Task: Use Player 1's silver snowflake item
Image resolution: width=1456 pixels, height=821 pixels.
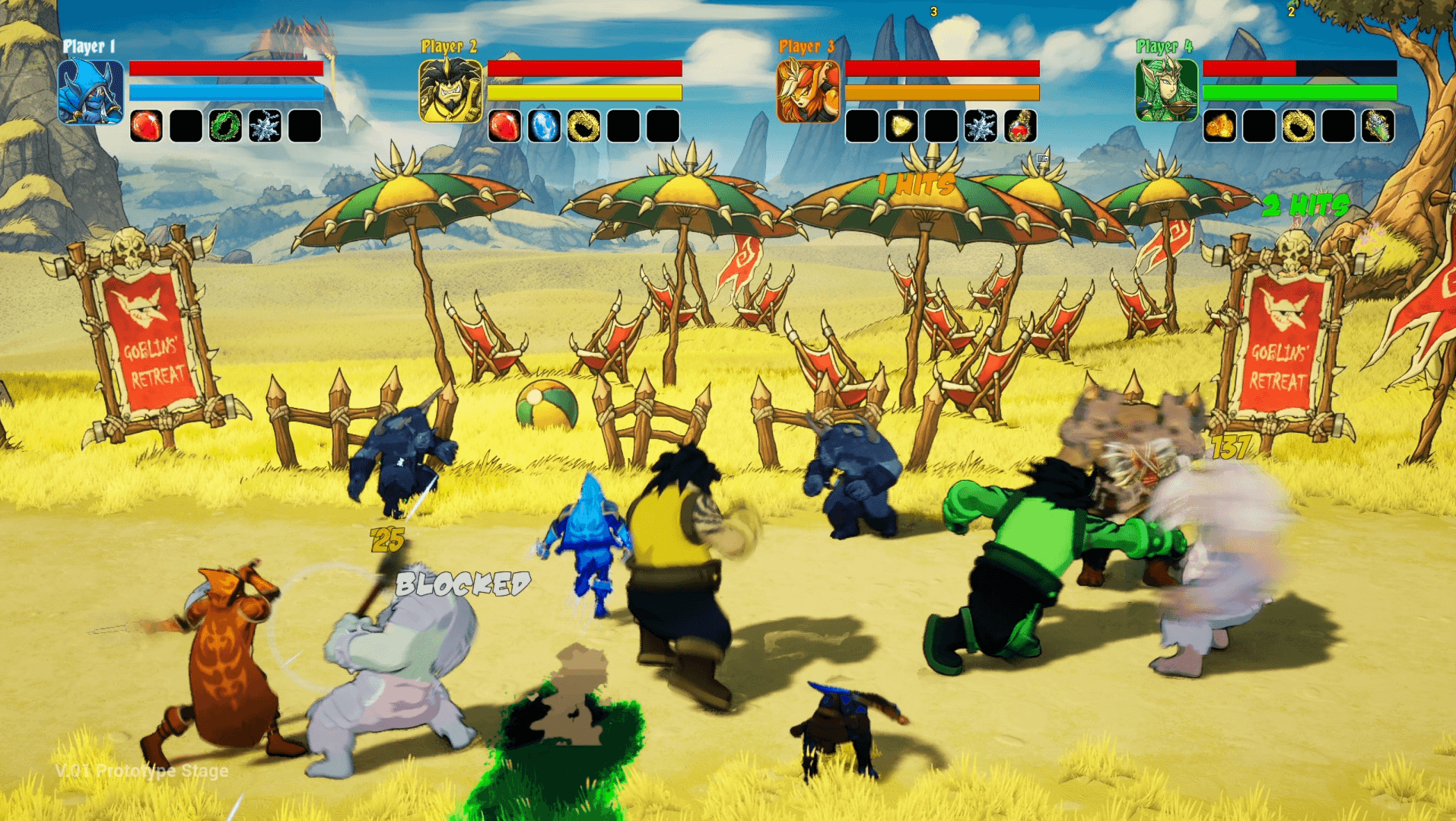Action: [265, 126]
